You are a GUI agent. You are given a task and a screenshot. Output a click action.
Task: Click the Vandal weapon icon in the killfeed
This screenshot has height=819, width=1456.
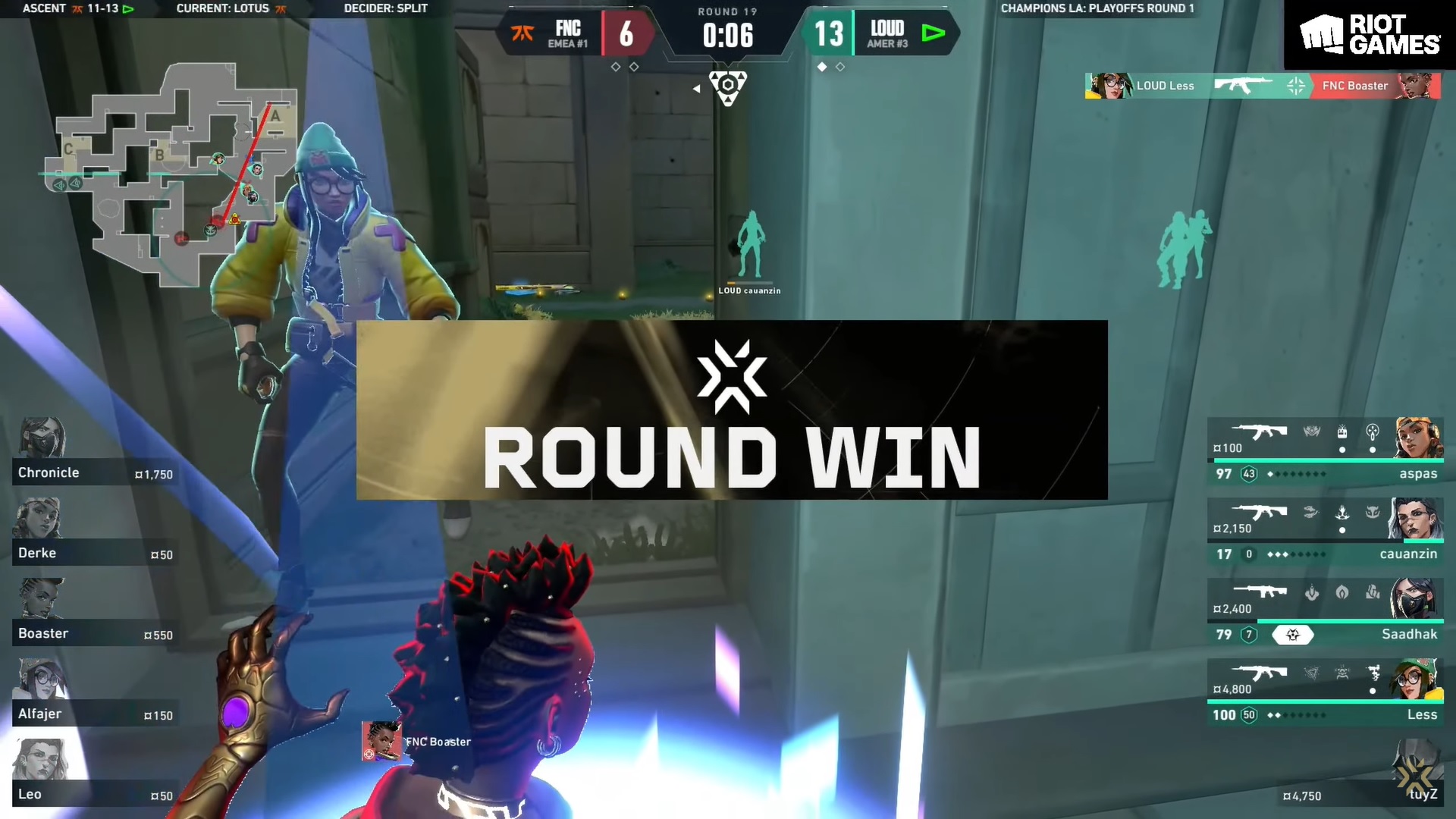(1244, 85)
